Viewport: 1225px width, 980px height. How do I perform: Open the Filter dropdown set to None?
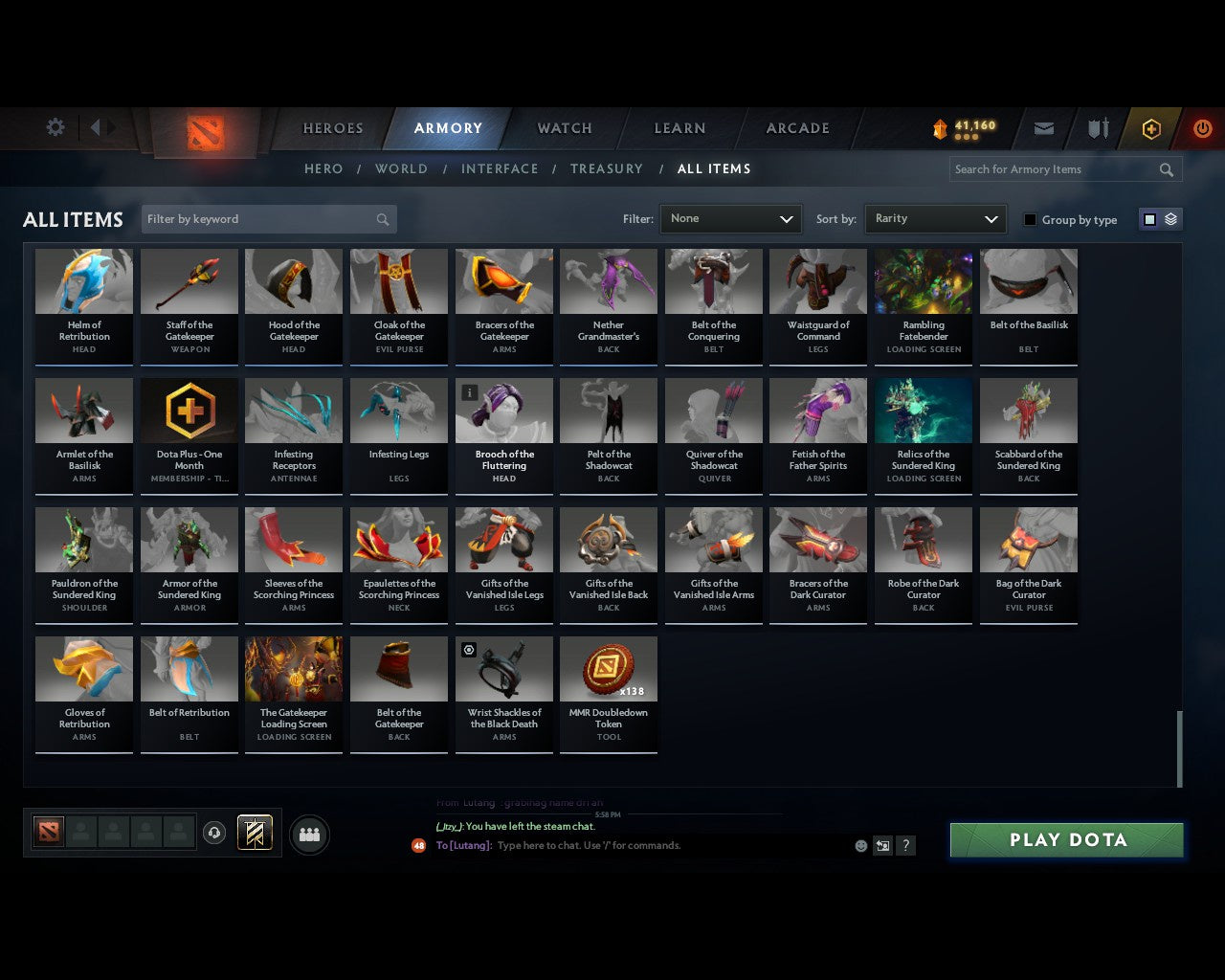730,218
